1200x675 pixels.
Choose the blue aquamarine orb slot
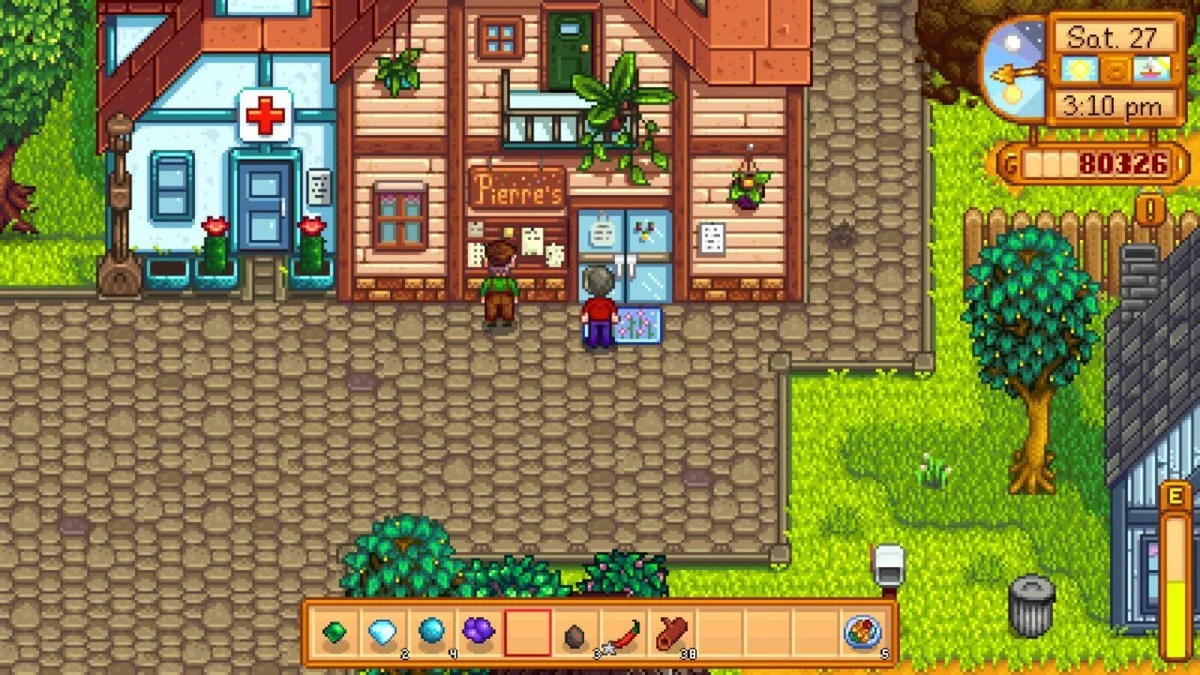tap(430, 633)
